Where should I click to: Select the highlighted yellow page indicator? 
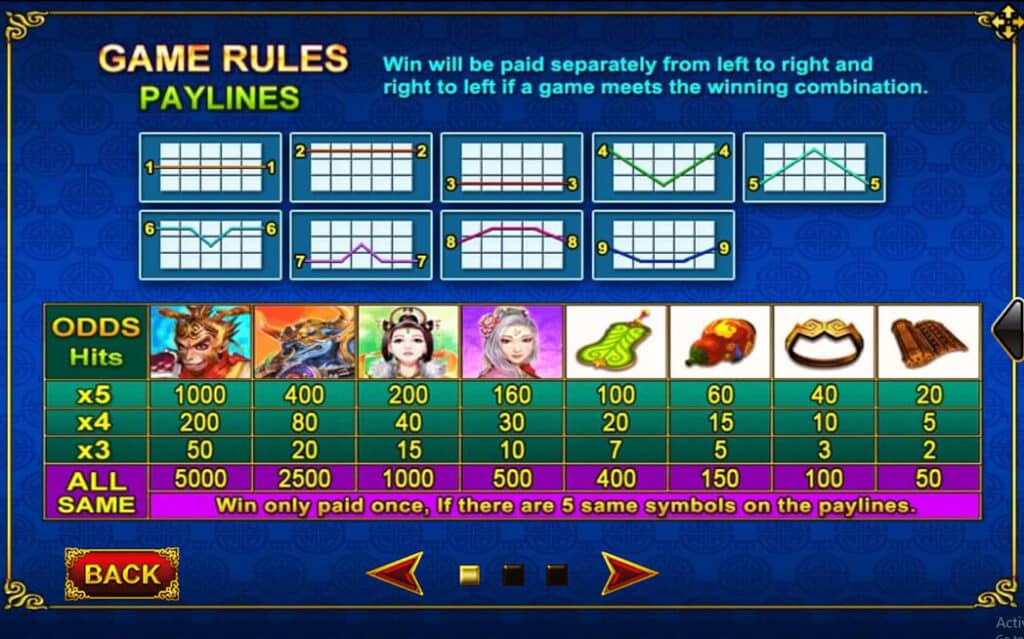point(469,575)
